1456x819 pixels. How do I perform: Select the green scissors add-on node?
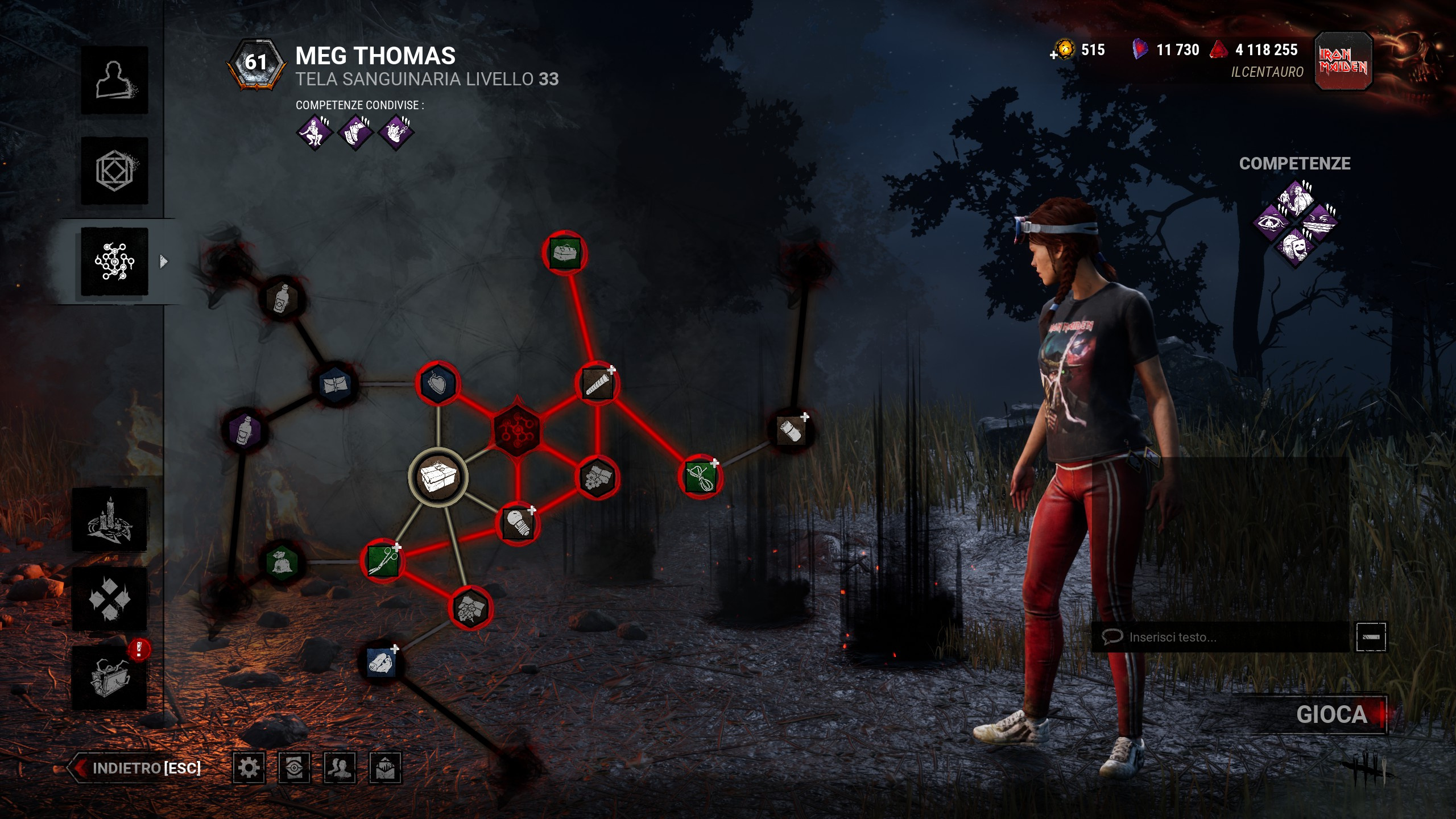pos(383,561)
